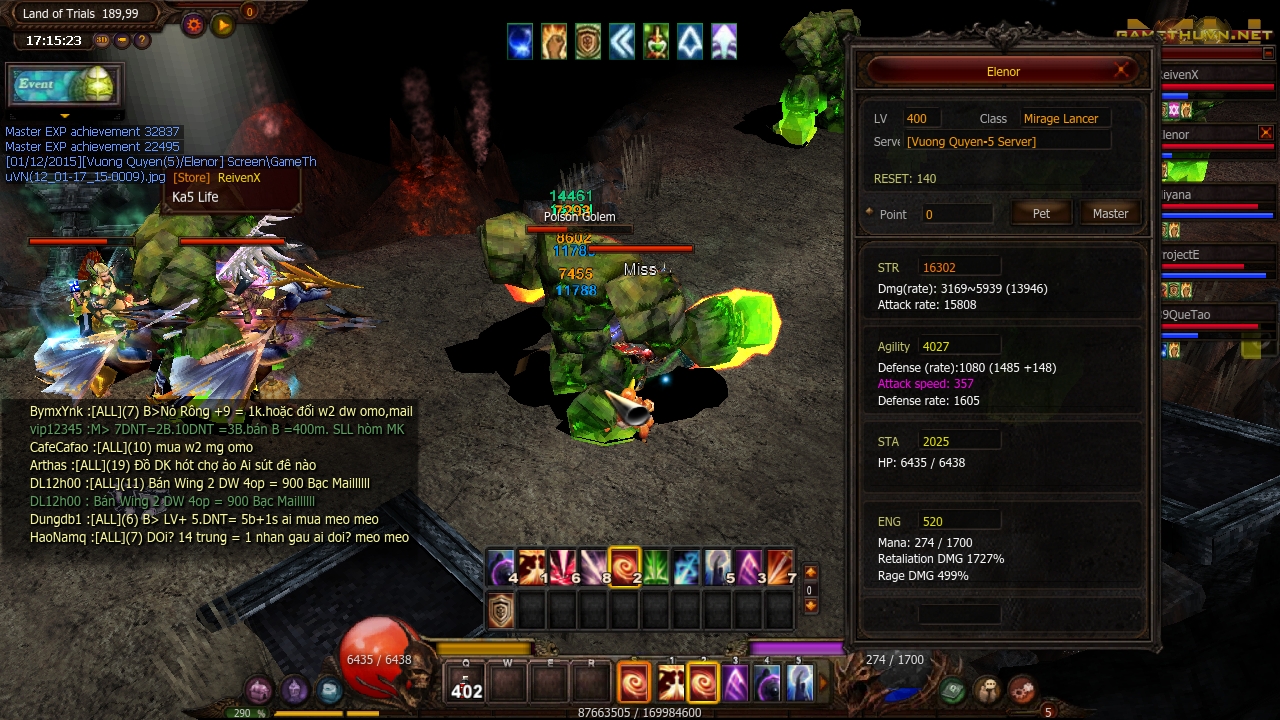Open character info via the purple helmet icon
This screenshot has height=720, width=1280.
pyautogui.click(x=294, y=690)
